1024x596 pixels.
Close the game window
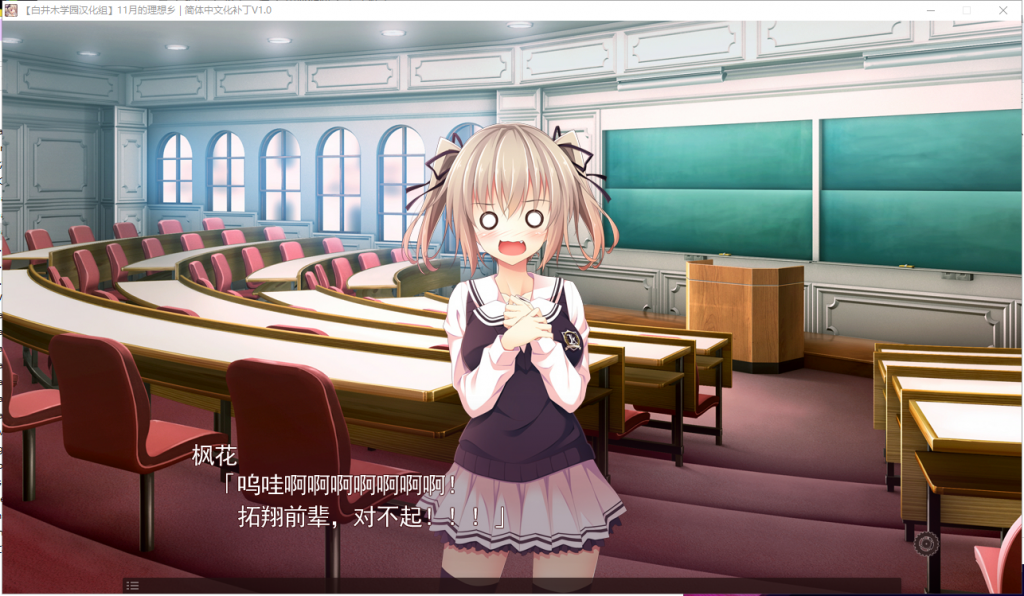coord(1003,10)
